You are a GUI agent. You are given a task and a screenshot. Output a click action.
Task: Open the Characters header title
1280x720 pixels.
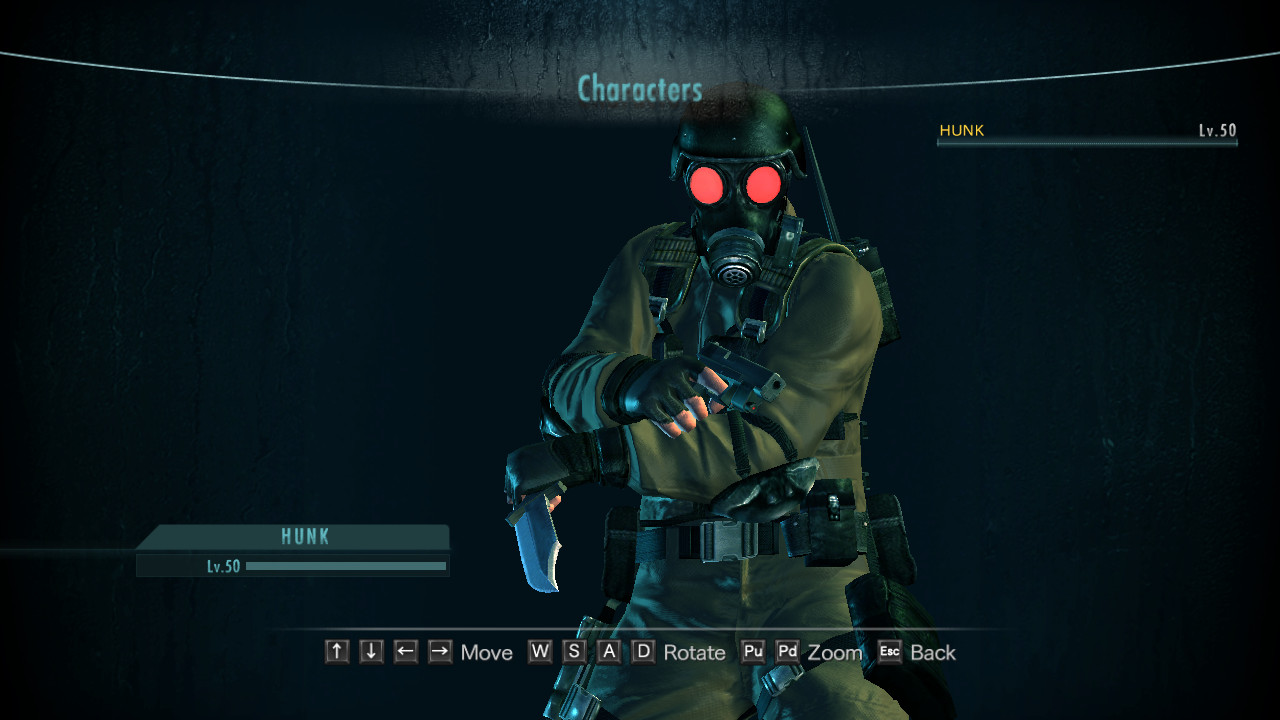click(640, 89)
